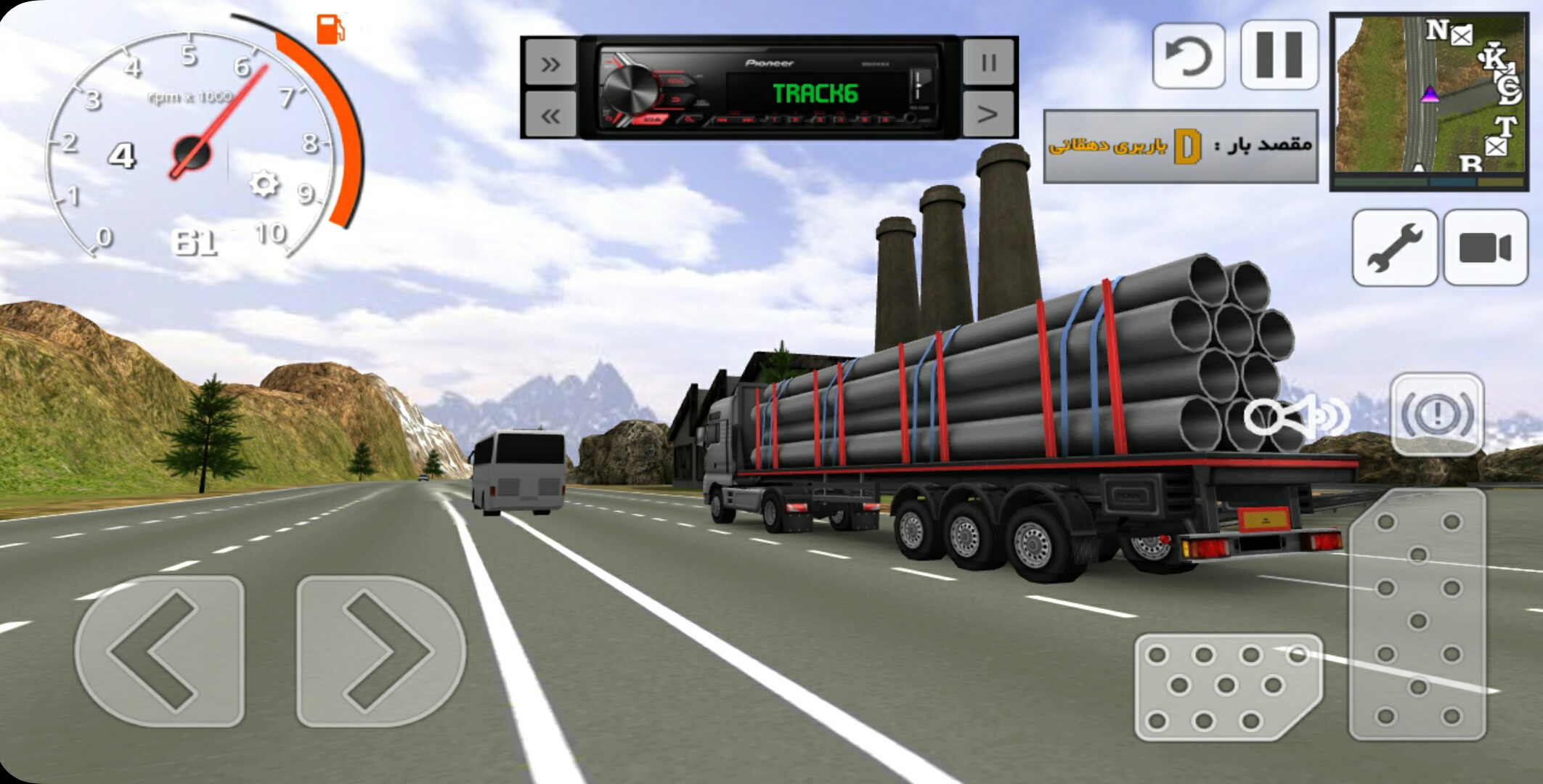This screenshot has width=1543, height=784.
Task: Skip to the next radio track
Action: click(x=550, y=64)
